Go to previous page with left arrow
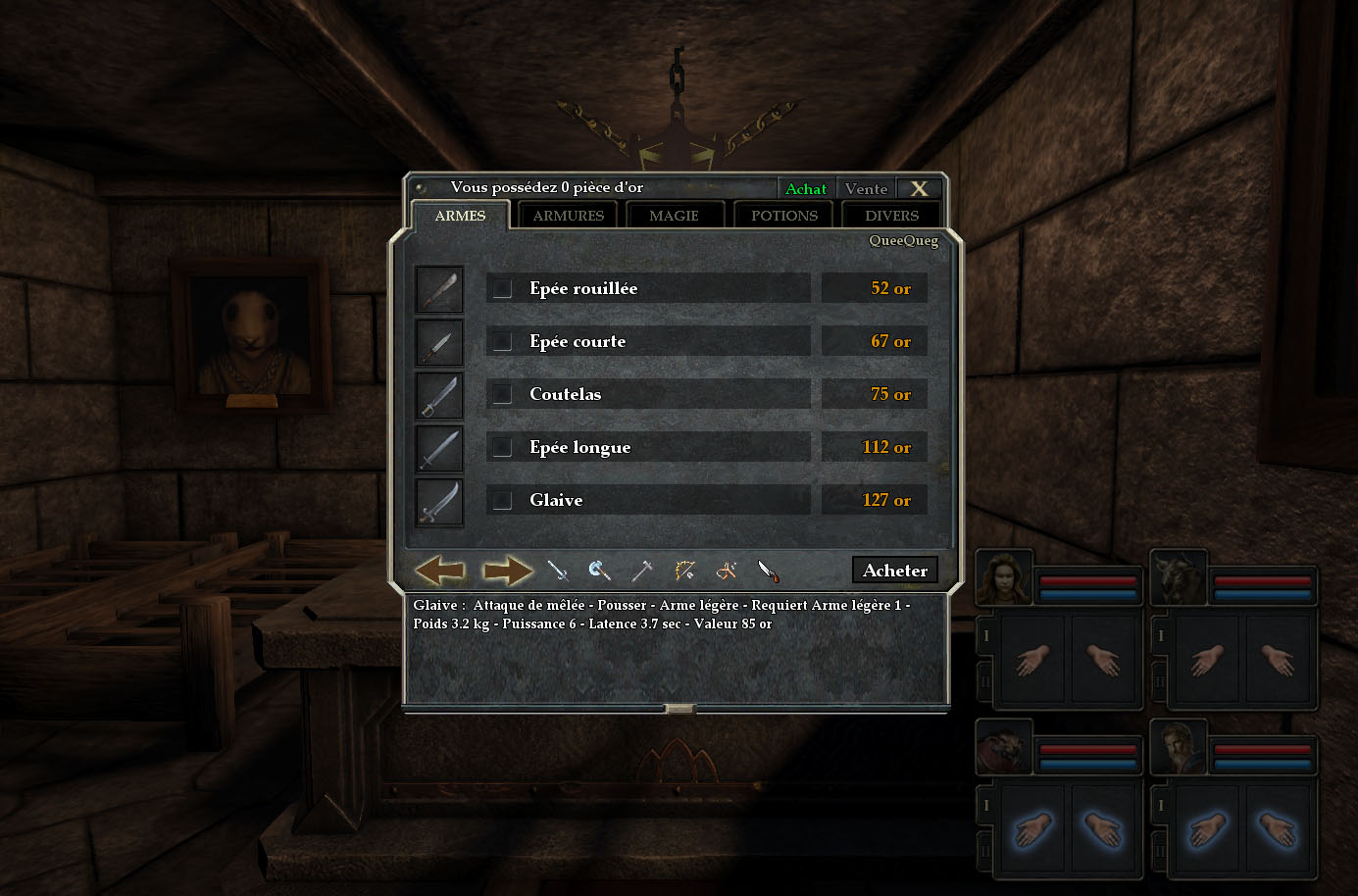Image resolution: width=1358 pixels, height=896 pixels. coord(439,571)
